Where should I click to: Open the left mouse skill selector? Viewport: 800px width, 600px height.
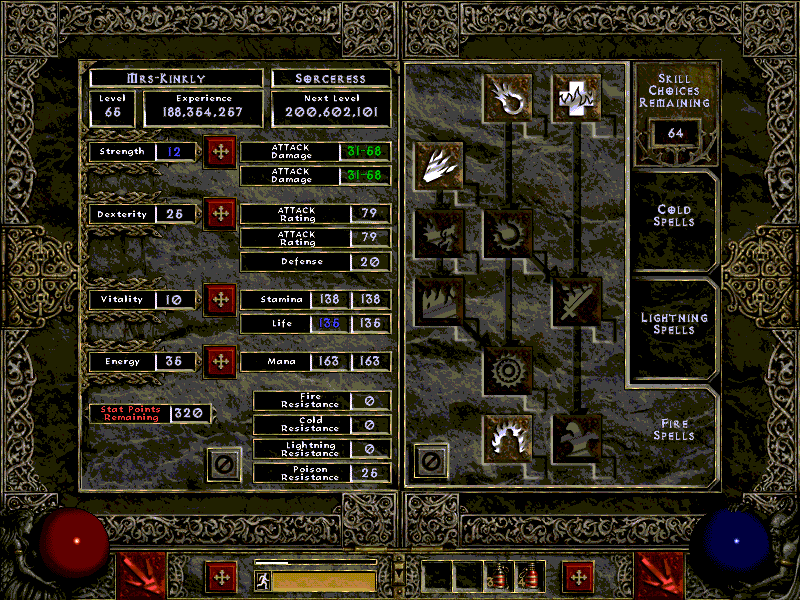tap(139, 577)
